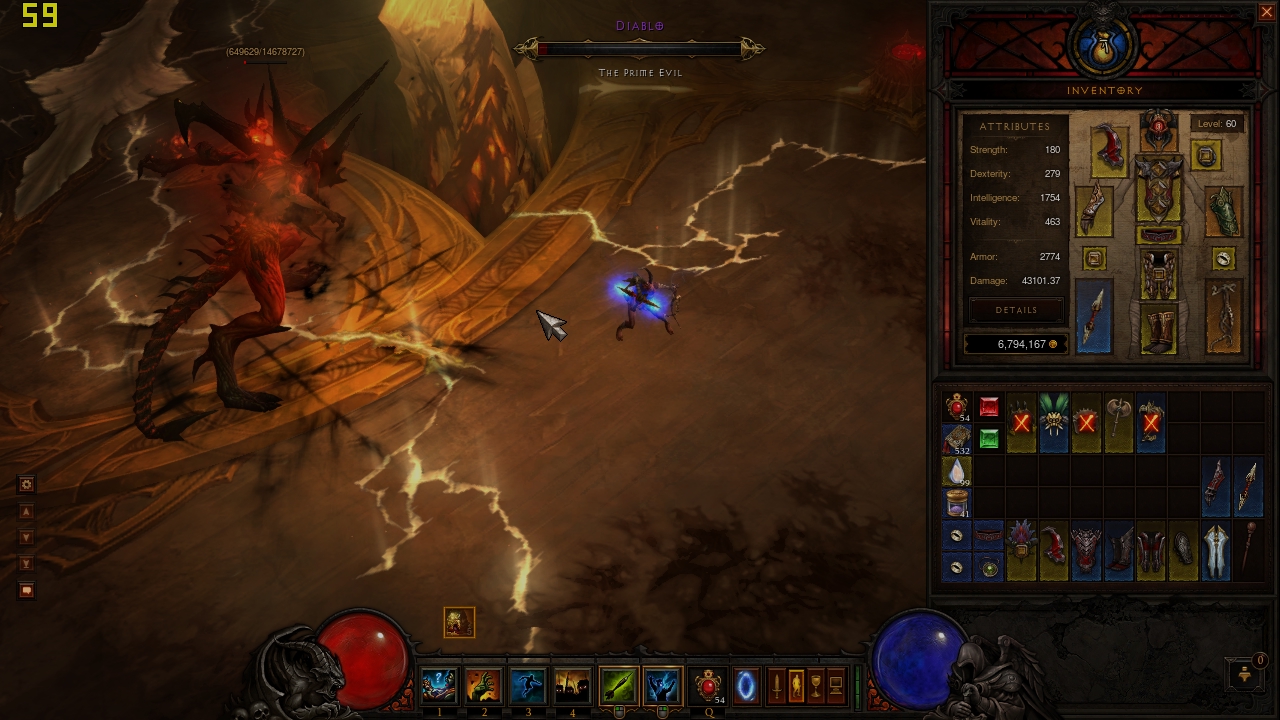This screenshot has width=1280, height=720.
Task: Open the game menu computer icon
Action: [x=836, y=686]
